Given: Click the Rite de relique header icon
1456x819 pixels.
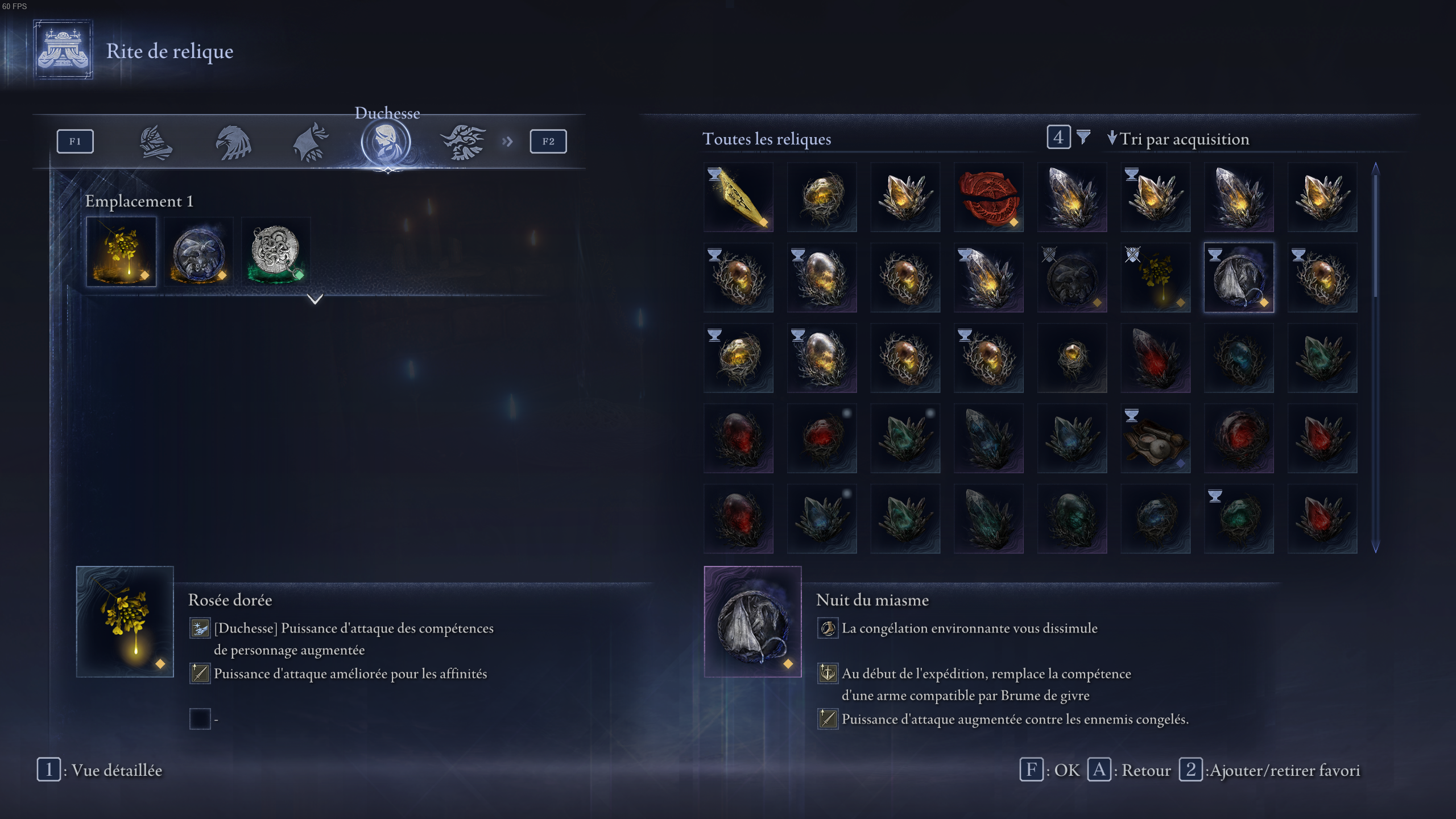Looking at the screenshot, I should coord(63,50).
